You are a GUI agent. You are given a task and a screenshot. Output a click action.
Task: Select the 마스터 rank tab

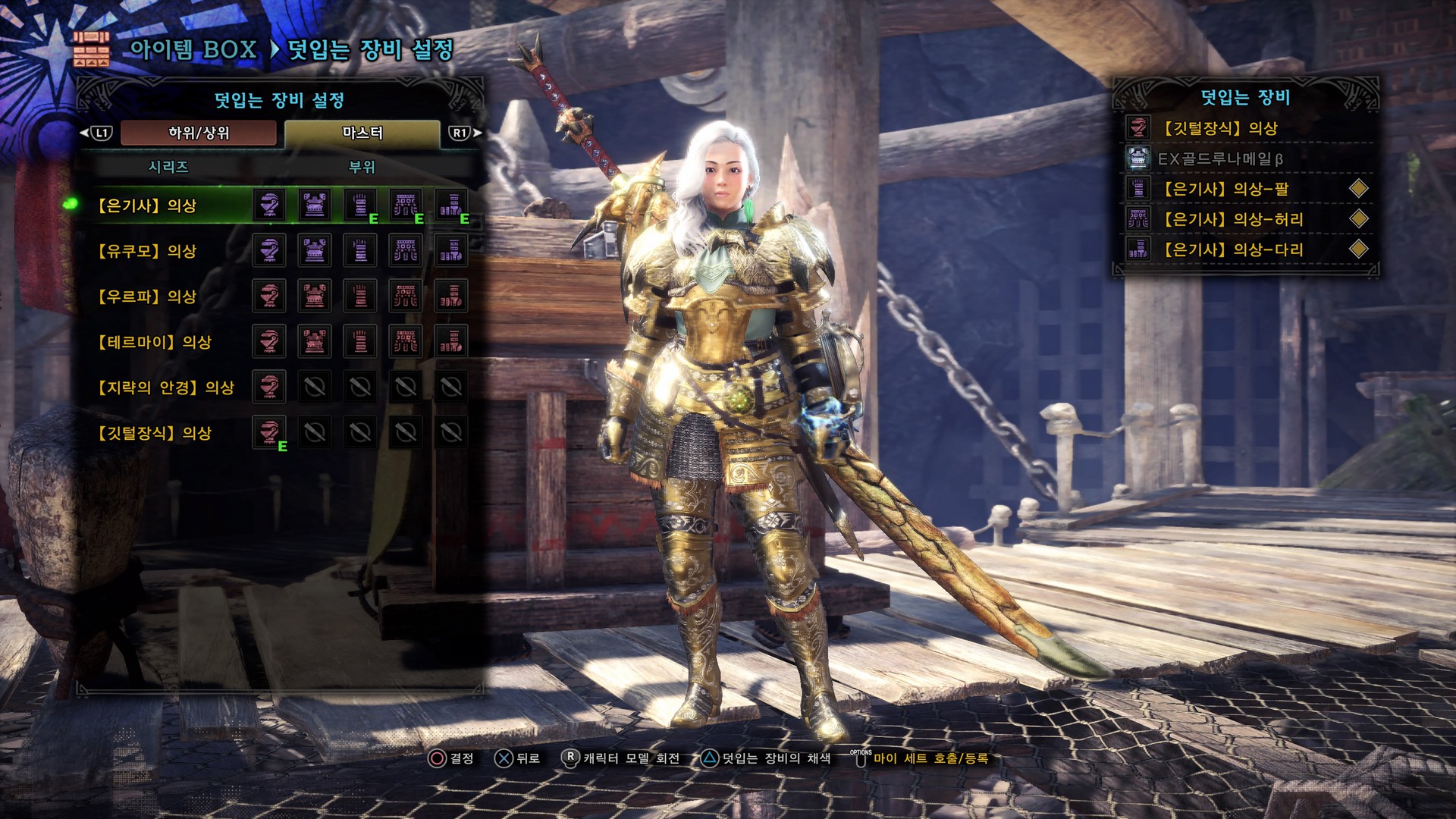(x=362, y=133)
